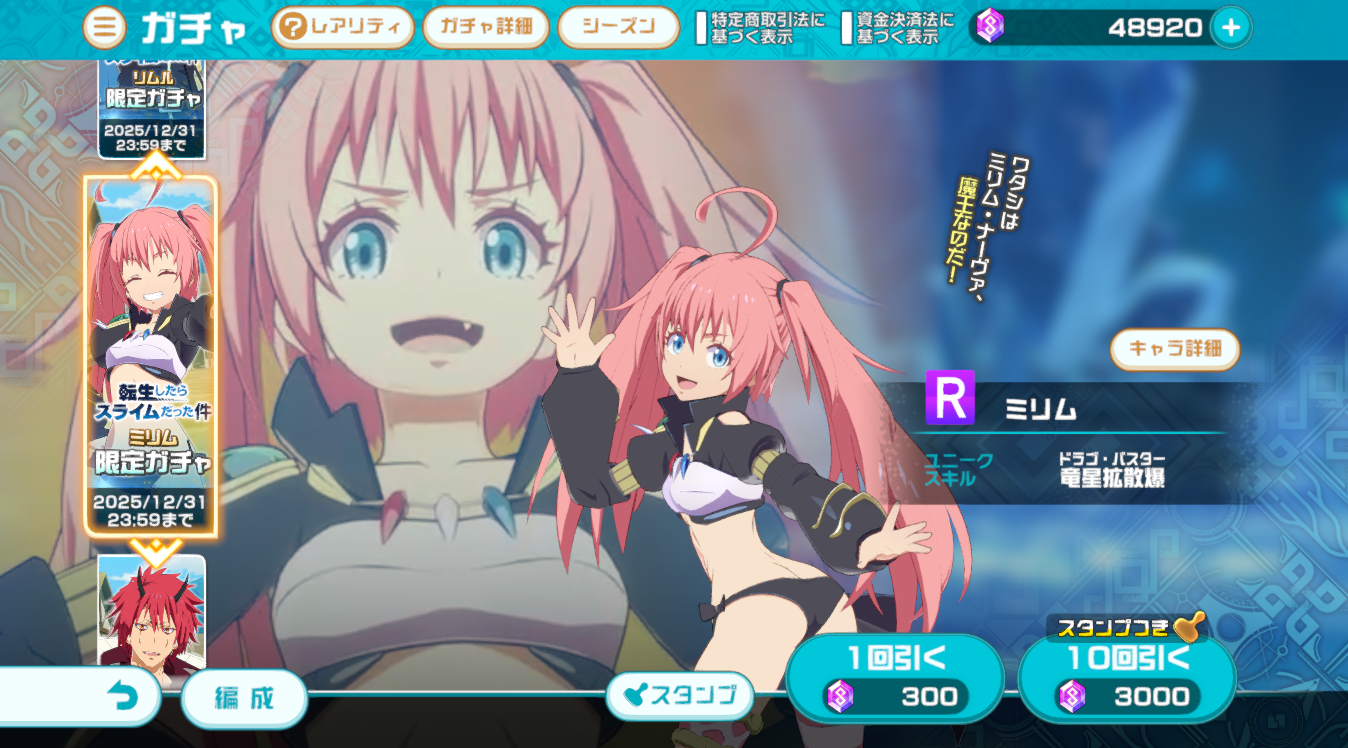
Task: Show ガチャ詳細 gacha details
Action: (x=484, y=28)
